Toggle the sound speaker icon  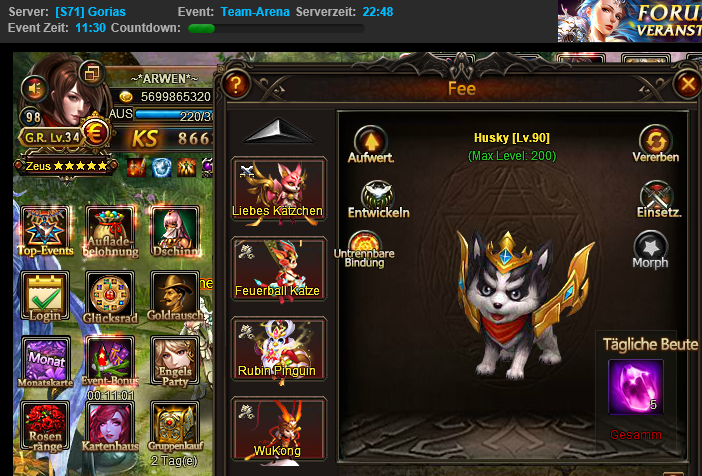(x=34, y=88)
